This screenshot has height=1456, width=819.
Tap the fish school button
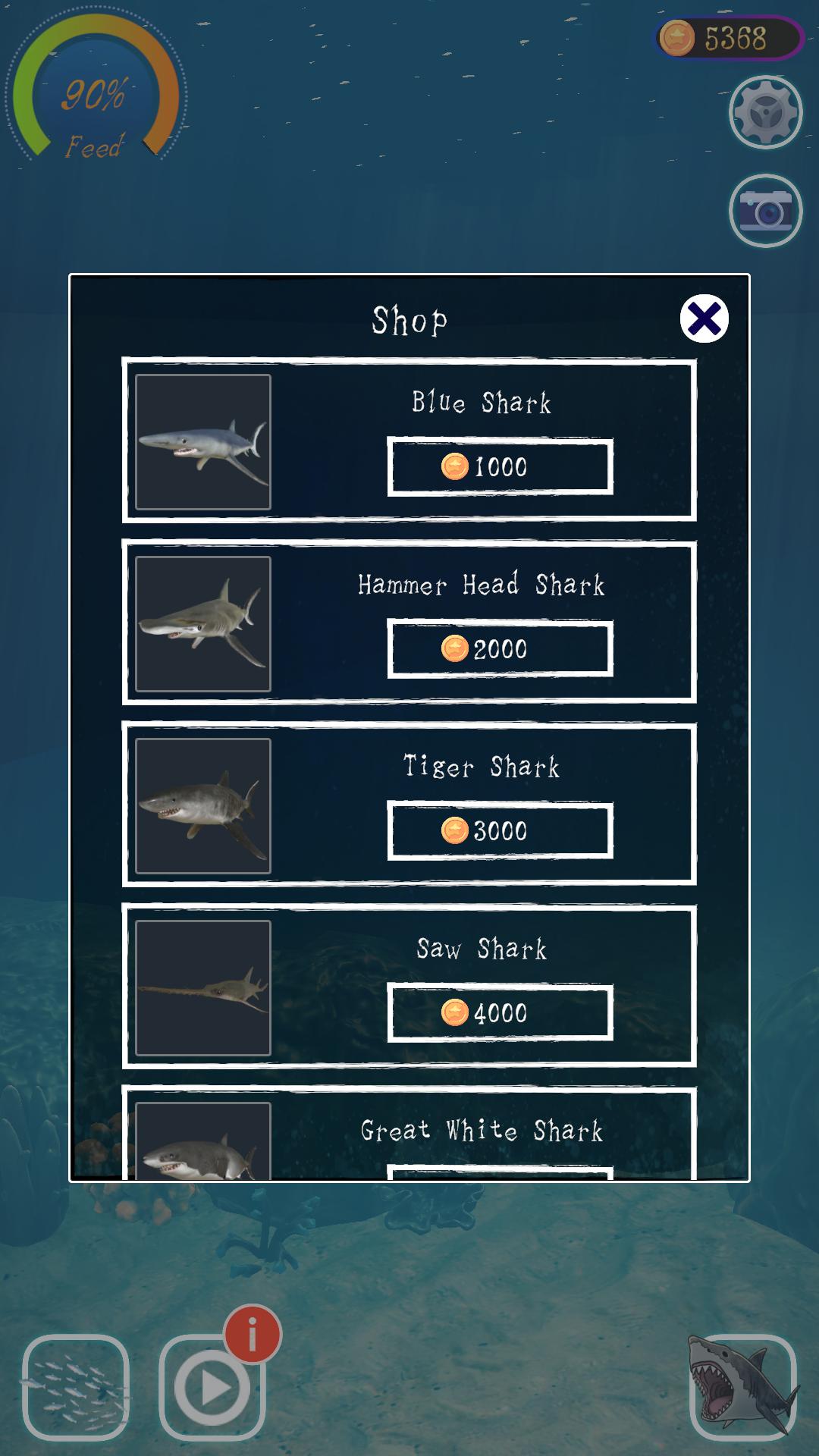(x=76, y=1388)
